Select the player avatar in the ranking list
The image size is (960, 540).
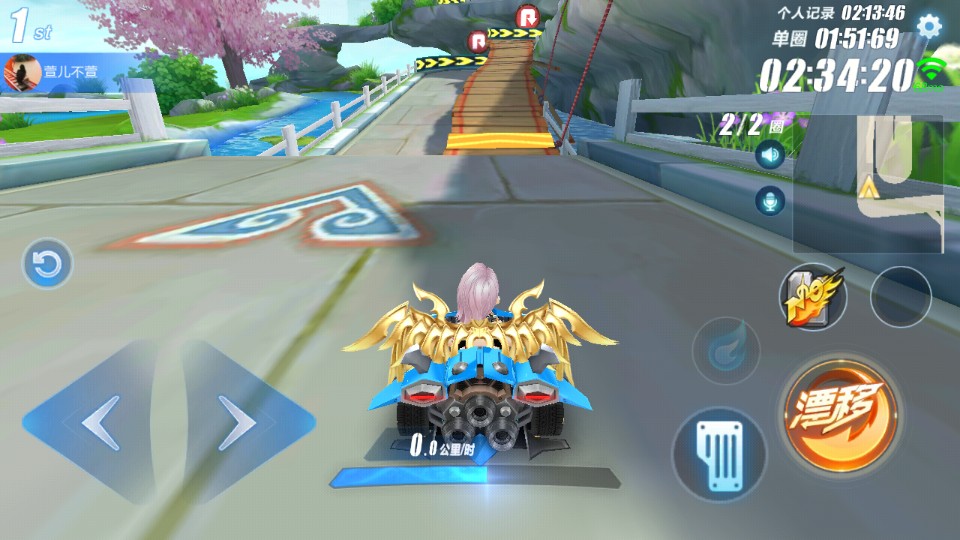[22, 72]
